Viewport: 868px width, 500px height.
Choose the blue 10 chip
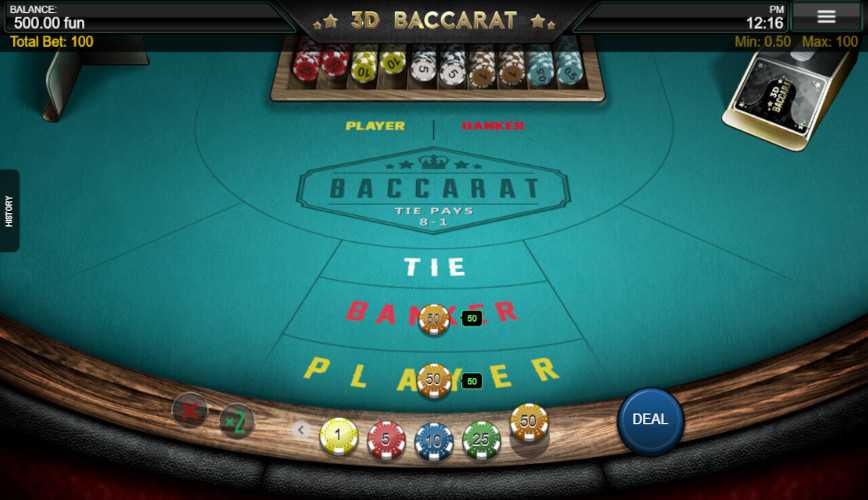pos(434,439)
